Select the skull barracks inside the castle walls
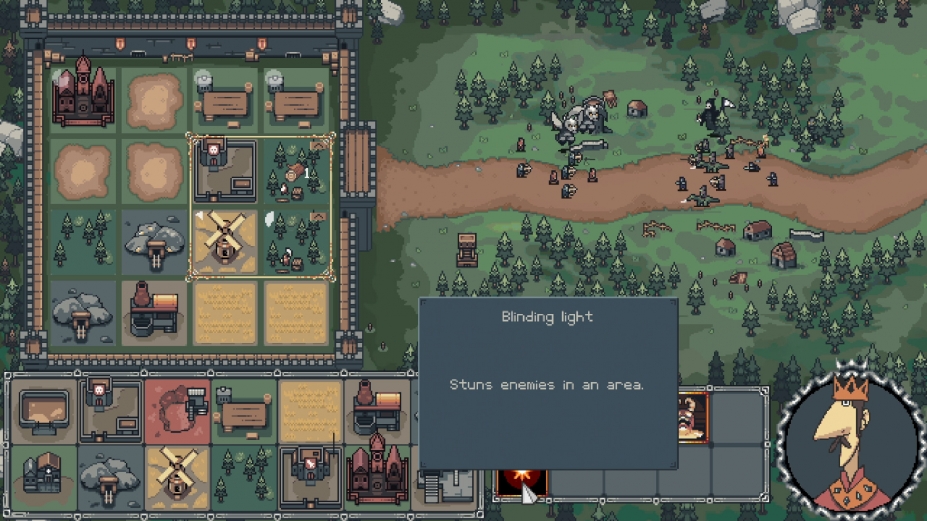Screen dimensions: 927x521 (x=224, y=170)
